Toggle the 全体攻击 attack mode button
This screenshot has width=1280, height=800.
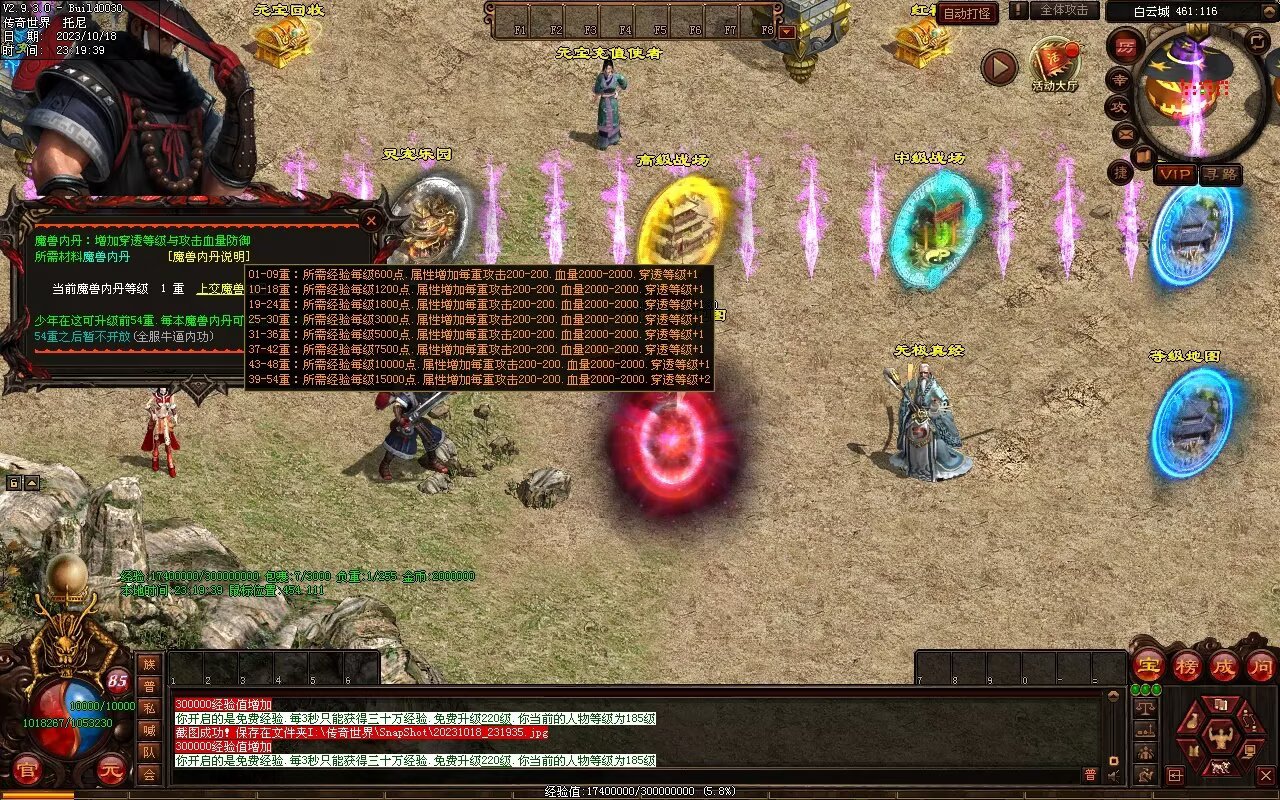(x=1064, y=10)
